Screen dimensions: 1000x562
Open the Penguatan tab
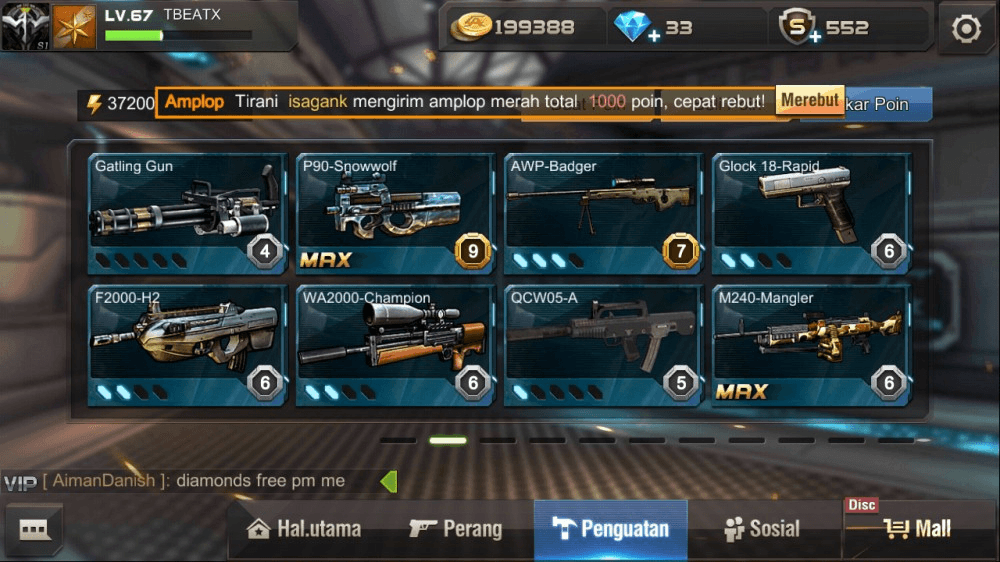click(611, 529)
